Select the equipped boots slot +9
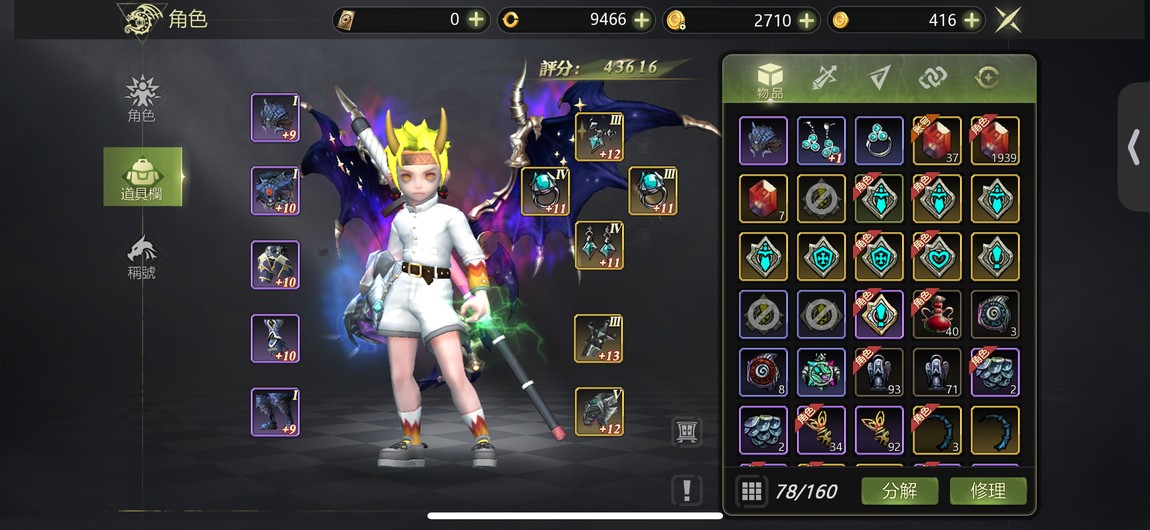Viewport: 1150px width, 530px height. tap(275, 412)
